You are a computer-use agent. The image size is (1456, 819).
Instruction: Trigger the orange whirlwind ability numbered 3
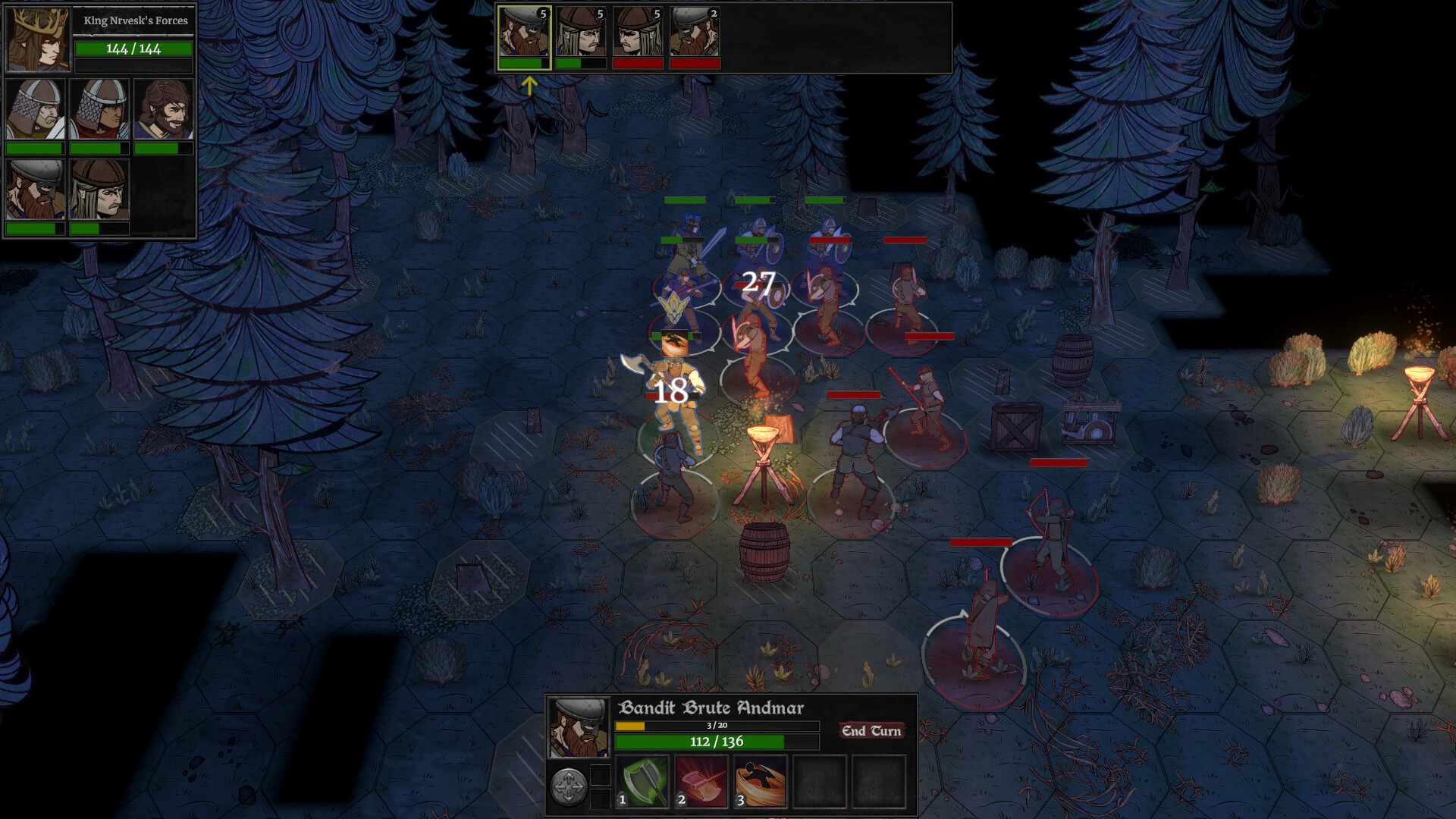click(x=760, y=781)
